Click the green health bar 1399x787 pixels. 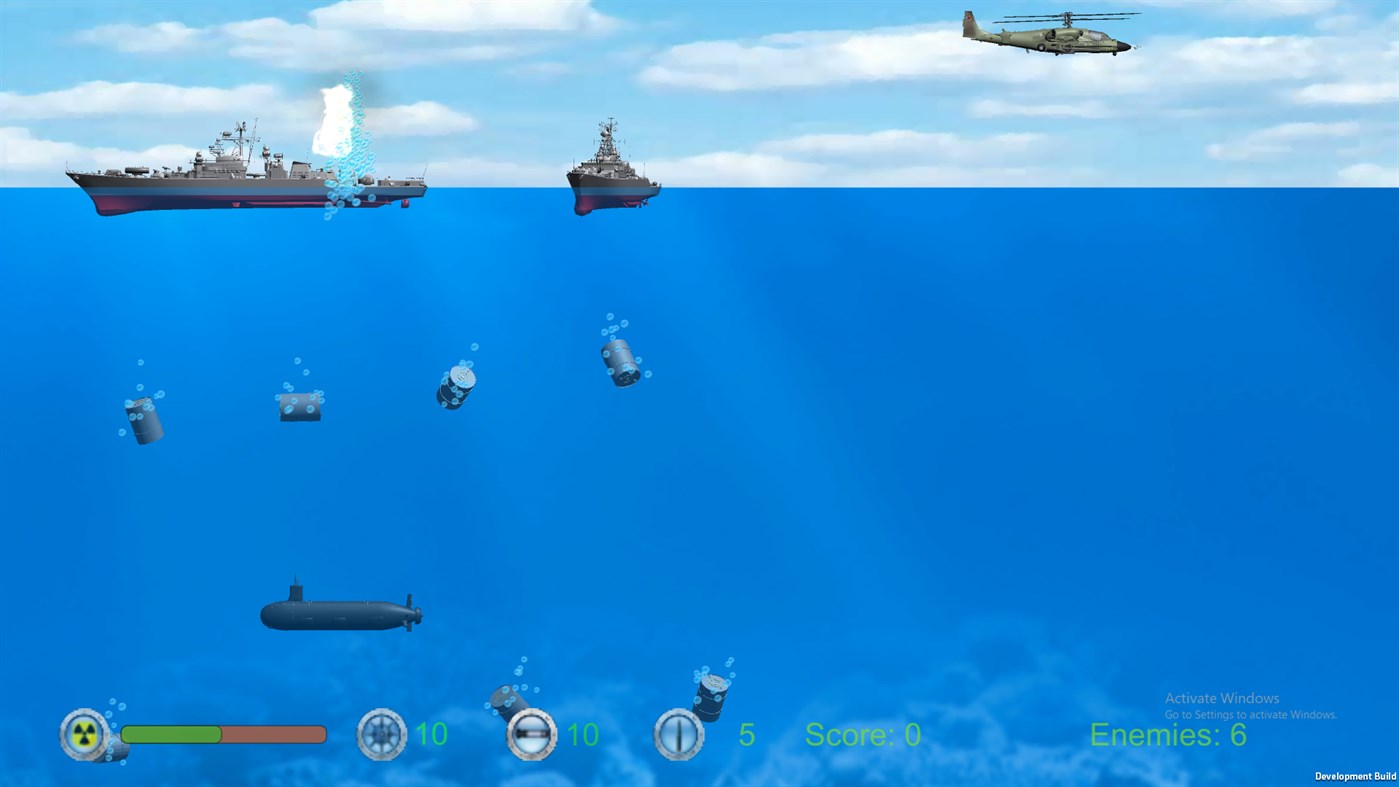170,735
